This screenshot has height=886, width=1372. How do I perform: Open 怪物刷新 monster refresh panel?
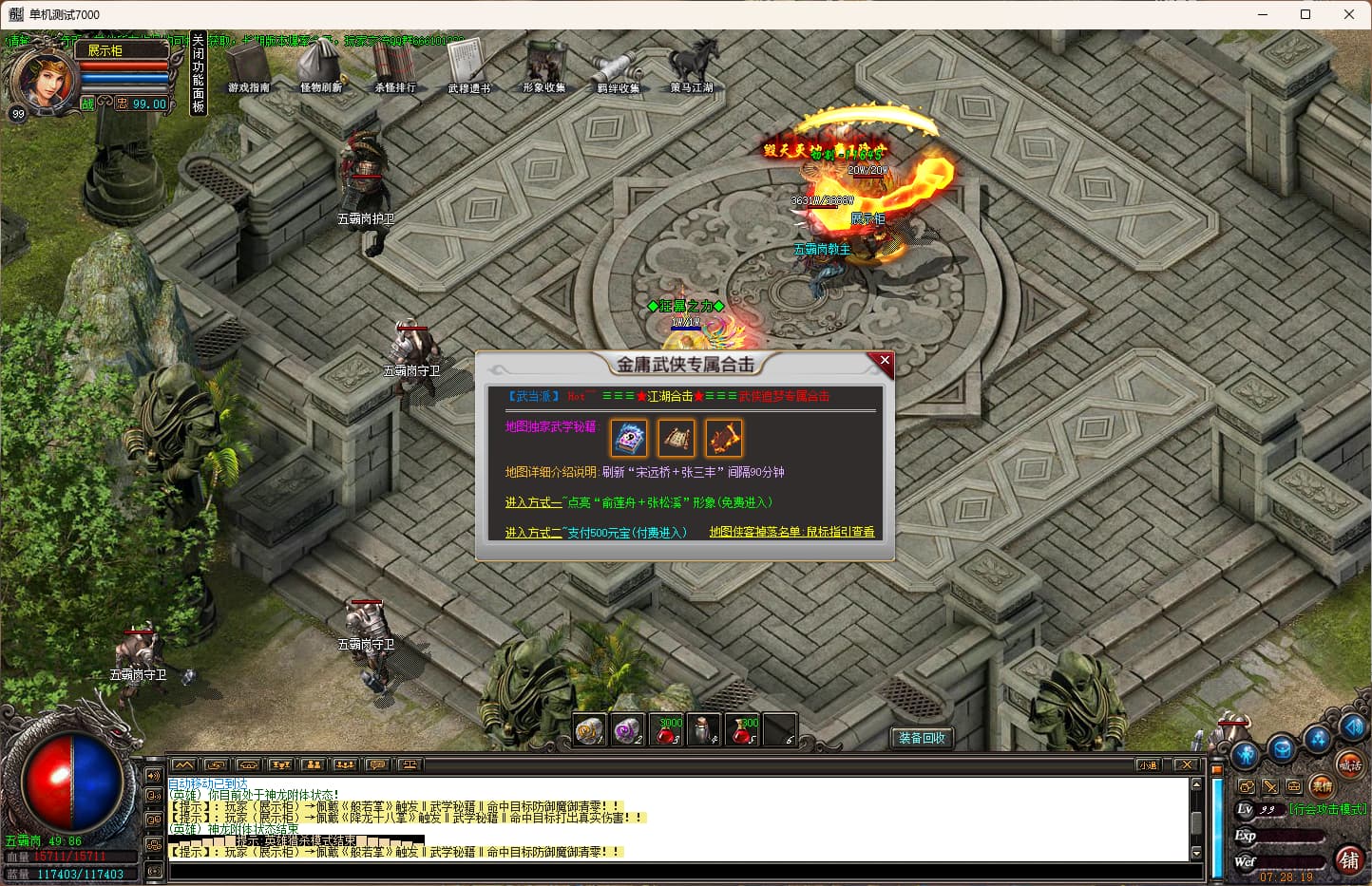pos(321,68)
